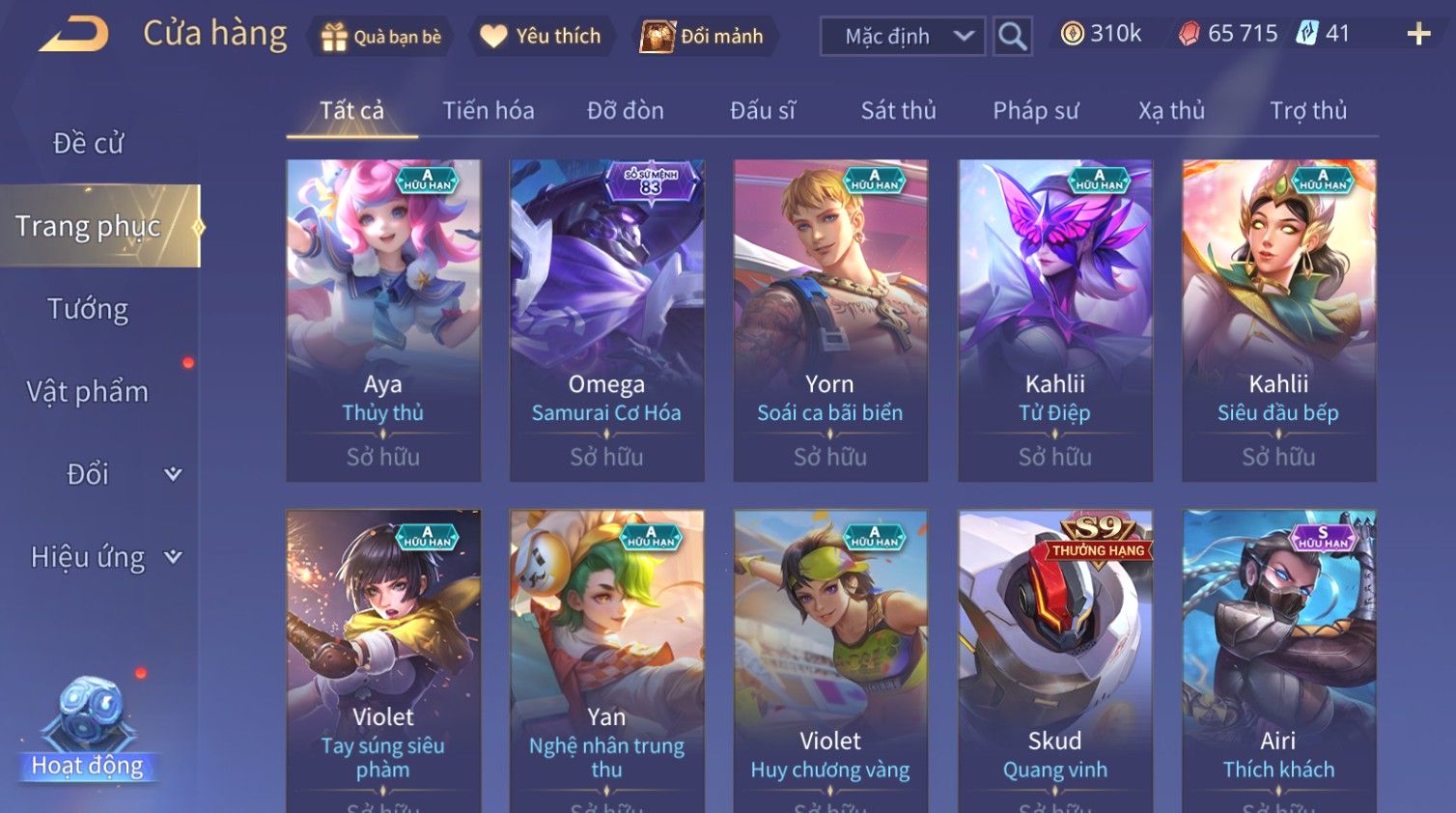Expand the Mặc định sort dropdown
1456x813 pixels.
click(x=903, y=37)
